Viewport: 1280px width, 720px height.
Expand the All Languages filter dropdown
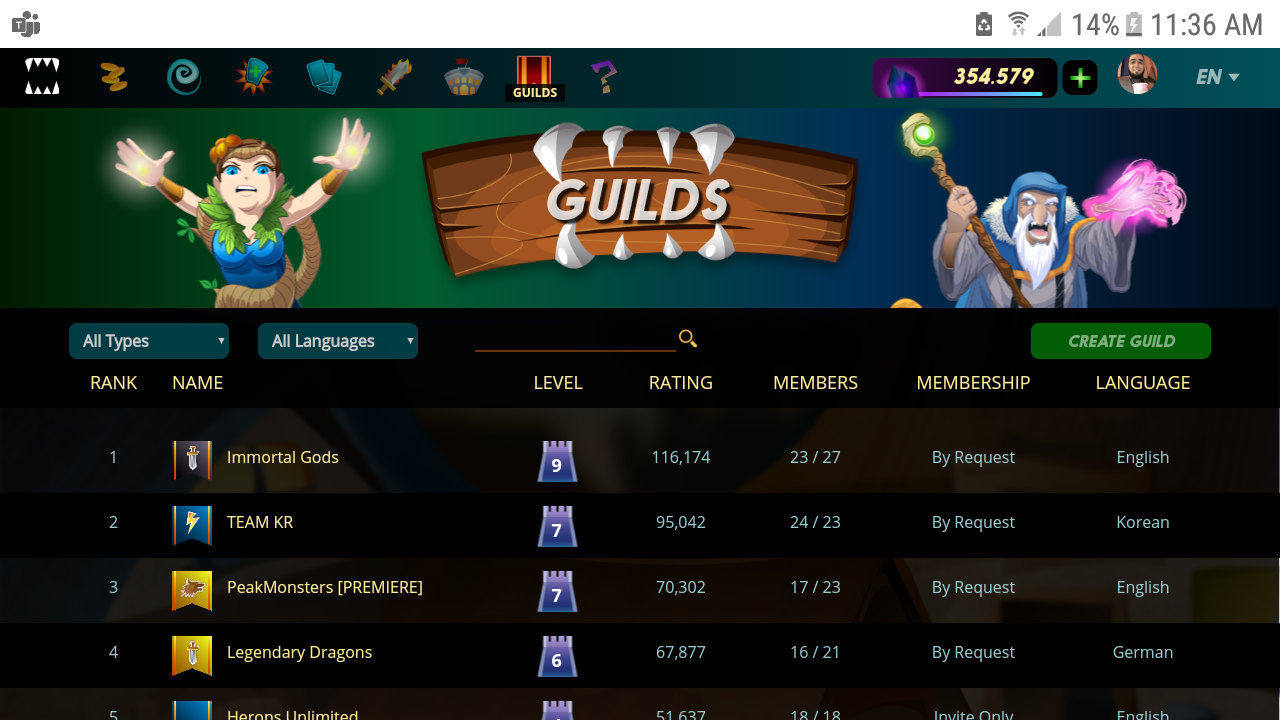(338, 341)
